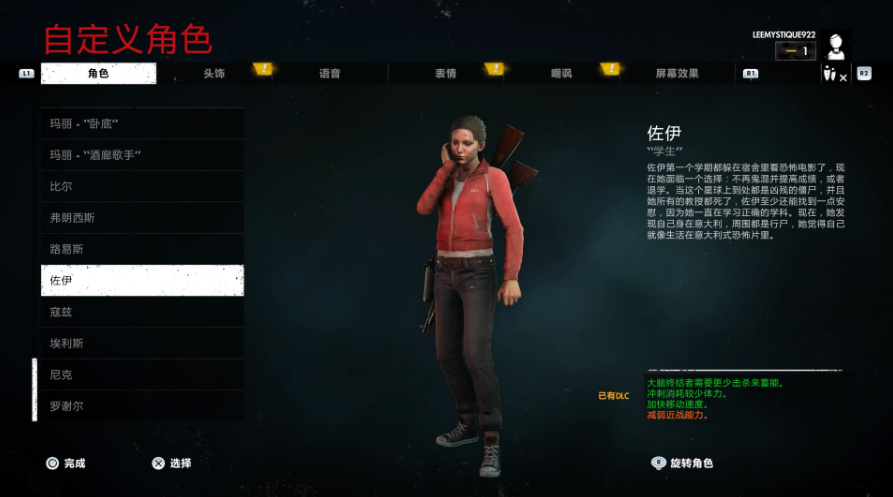Pick 罗谢尔 in the character list

click(x=142, y=406)
